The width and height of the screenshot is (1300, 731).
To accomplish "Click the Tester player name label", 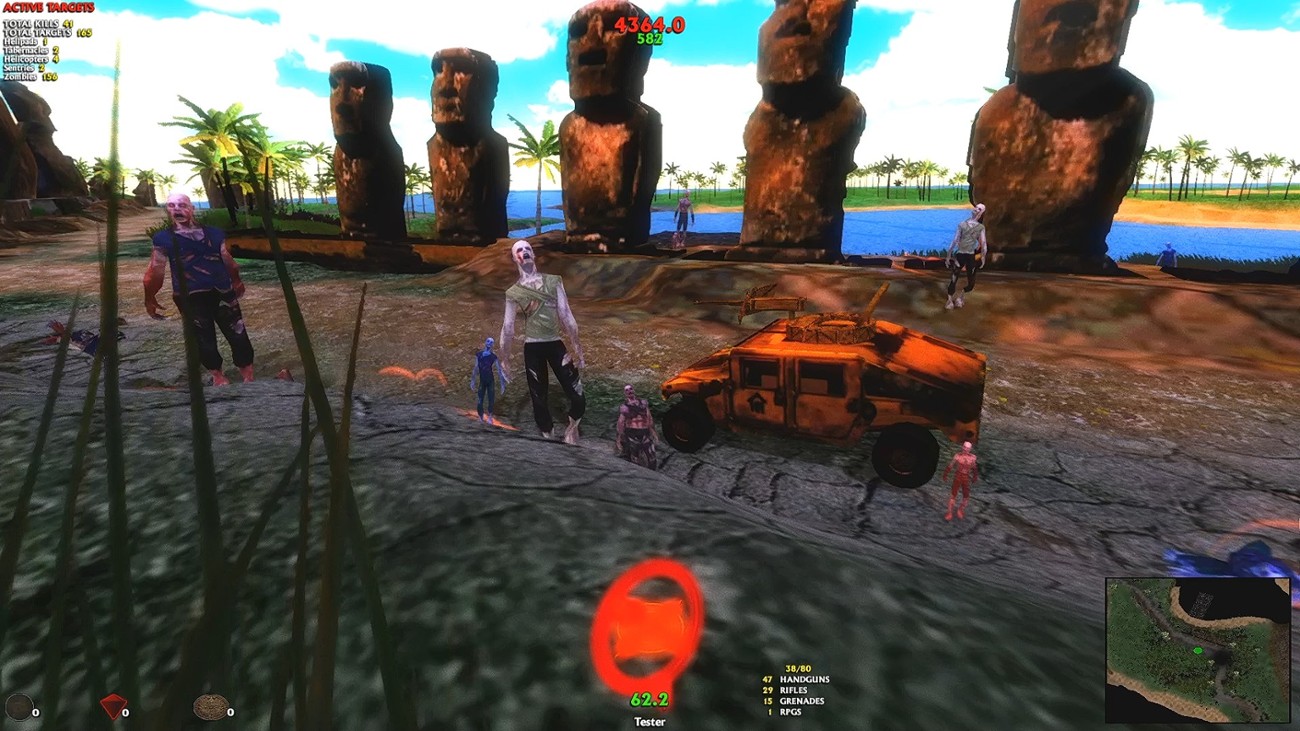I will 650,722.
